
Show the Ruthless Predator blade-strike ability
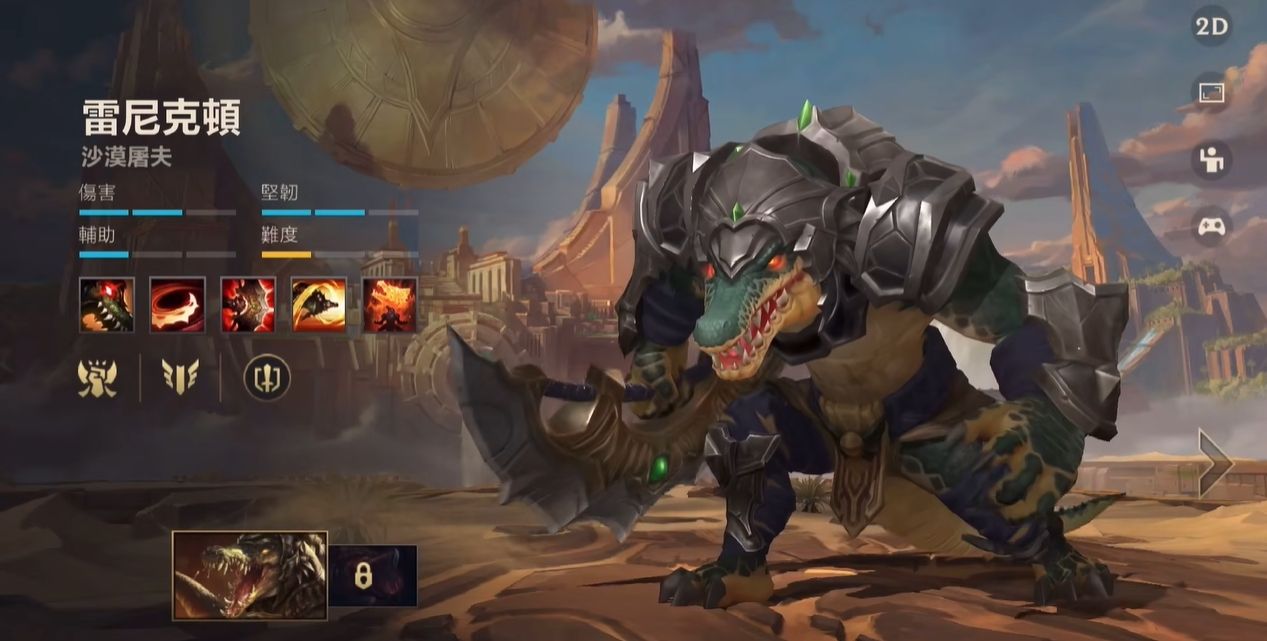click(248, 305)
